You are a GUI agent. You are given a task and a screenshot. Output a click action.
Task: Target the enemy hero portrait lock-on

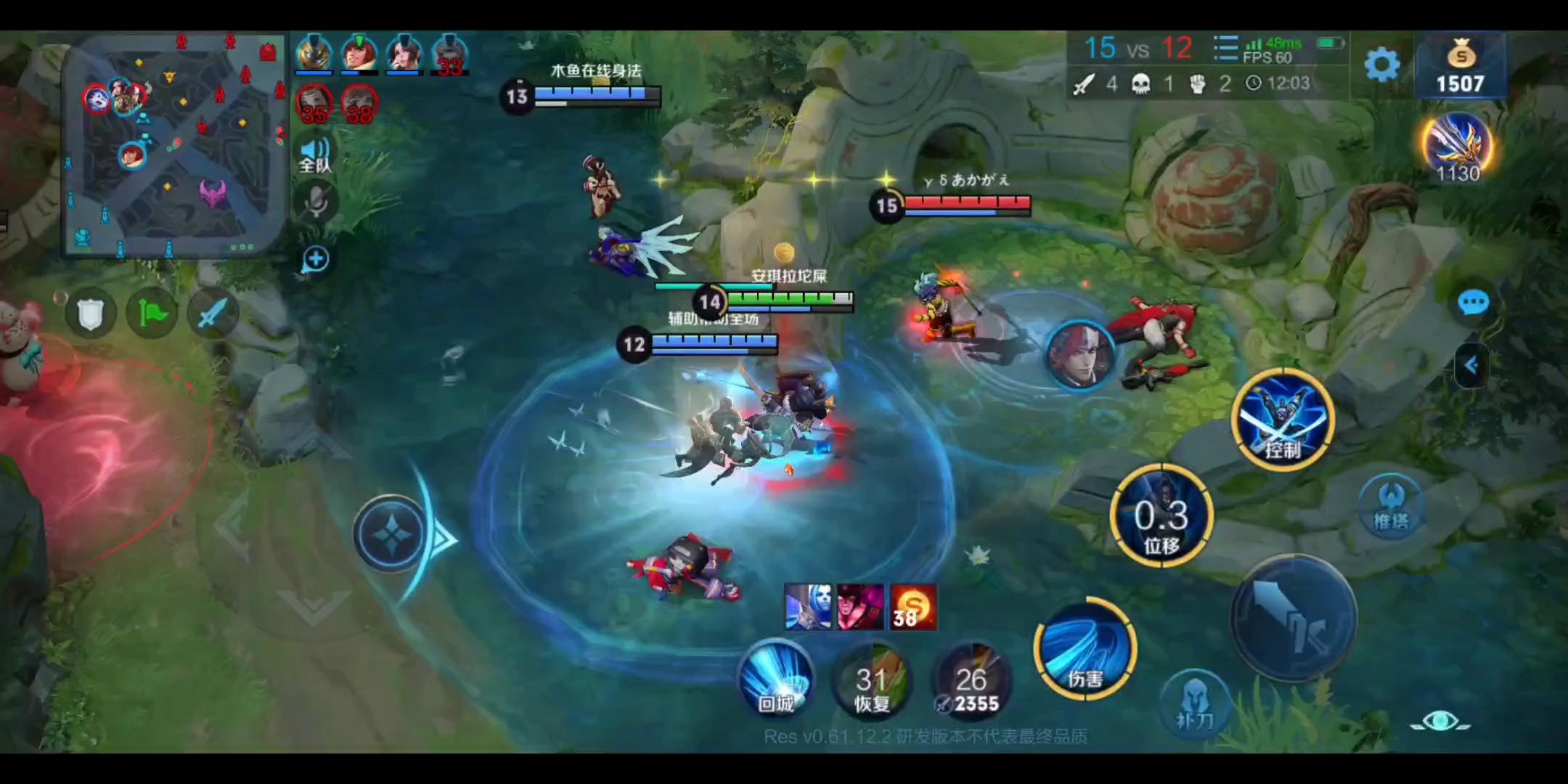pos(1079,356)
